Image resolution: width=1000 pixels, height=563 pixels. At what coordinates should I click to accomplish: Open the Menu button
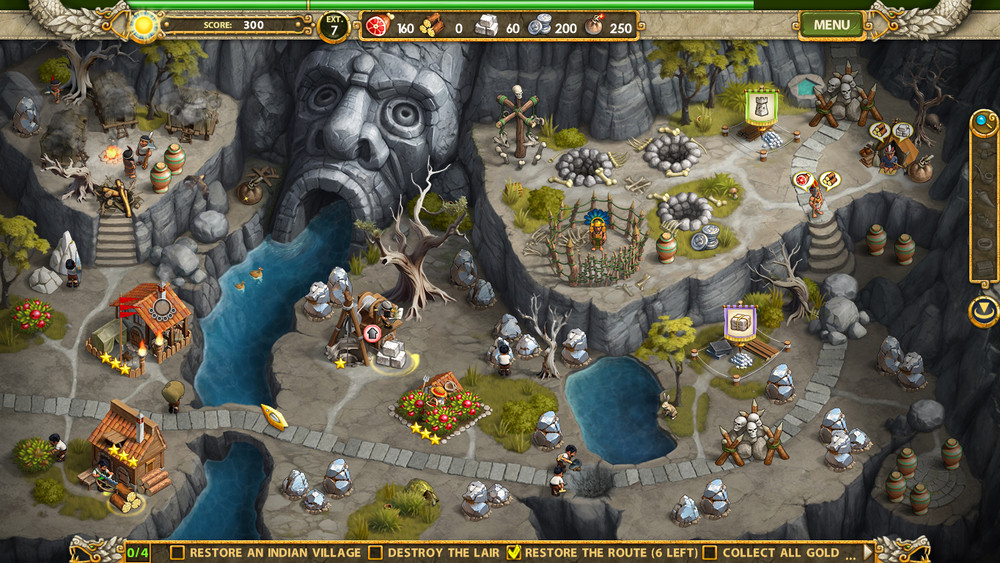831,24
